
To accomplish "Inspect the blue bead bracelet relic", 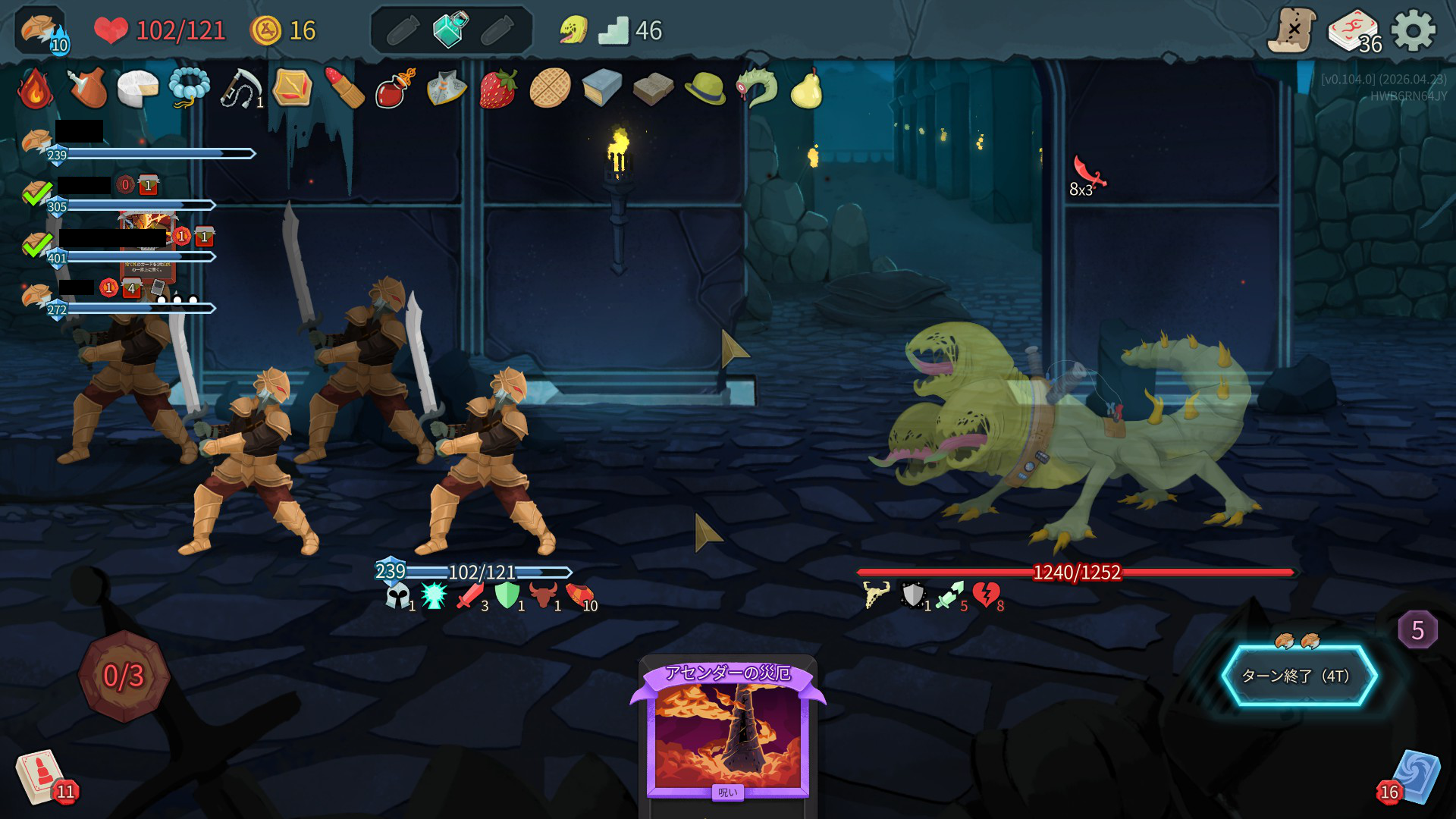I will (x=189, y=89).
